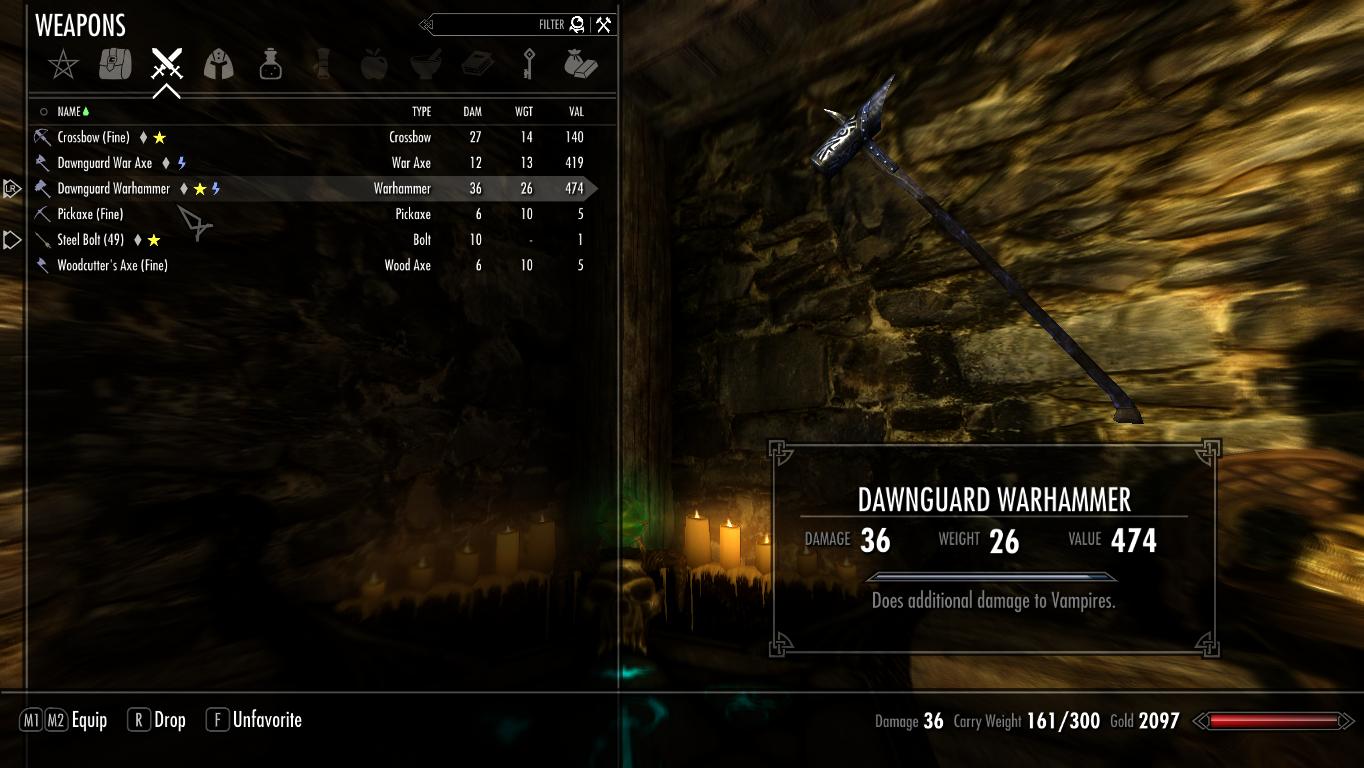Screen dimensions: 1364x768
Task: Choose the Dawnguard War Axe entry
Action: tap(105, 163)
